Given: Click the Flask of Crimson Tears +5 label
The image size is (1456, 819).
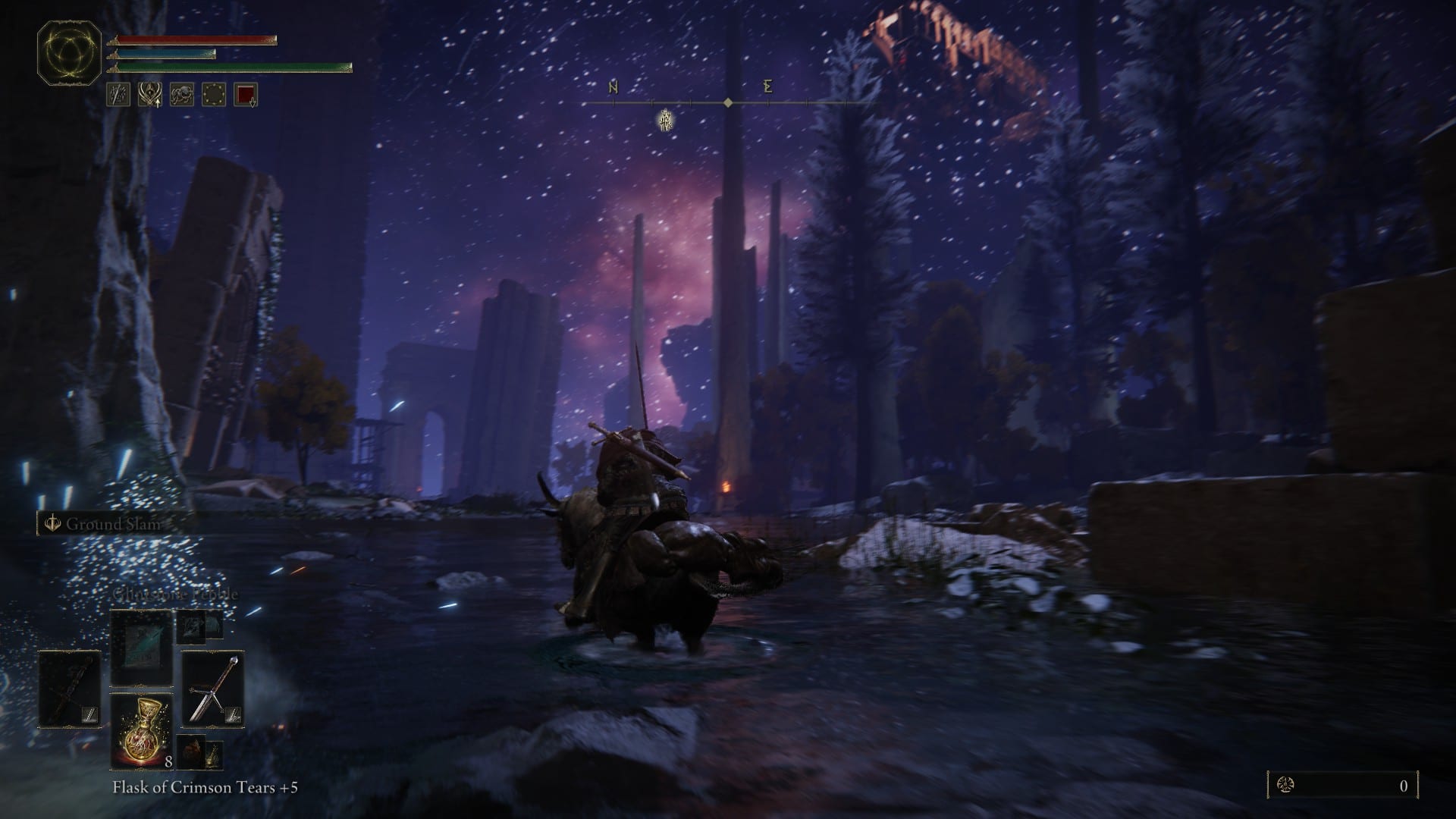Looking at the screenshot, I should [x=205, y=789].
